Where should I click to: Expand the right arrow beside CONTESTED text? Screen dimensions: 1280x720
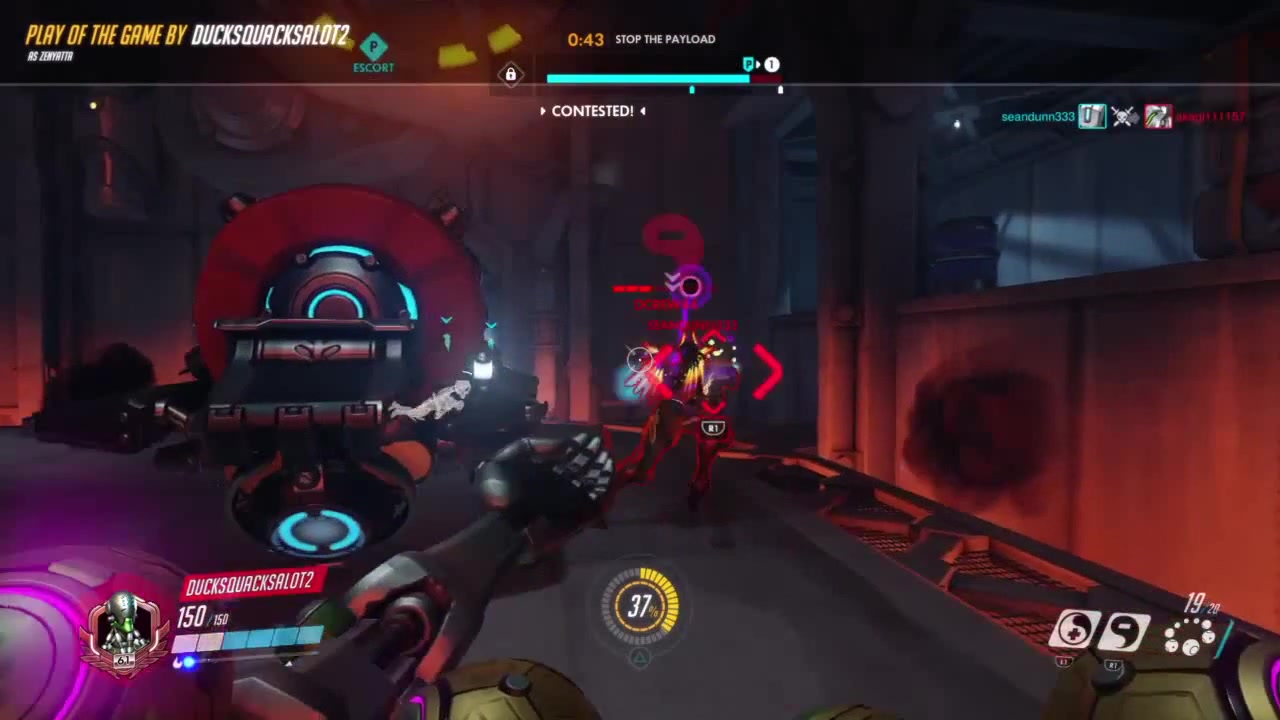[x=641, y=111]
